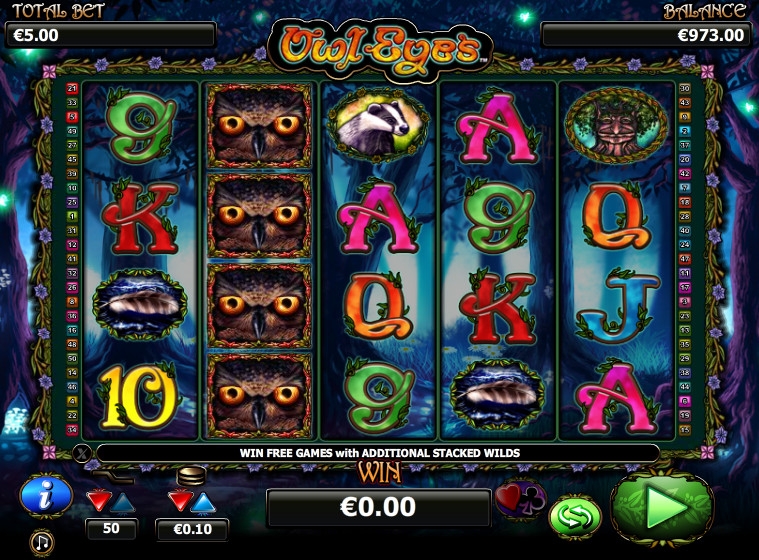Spin the reels with the green play button

tap(663, 508)
